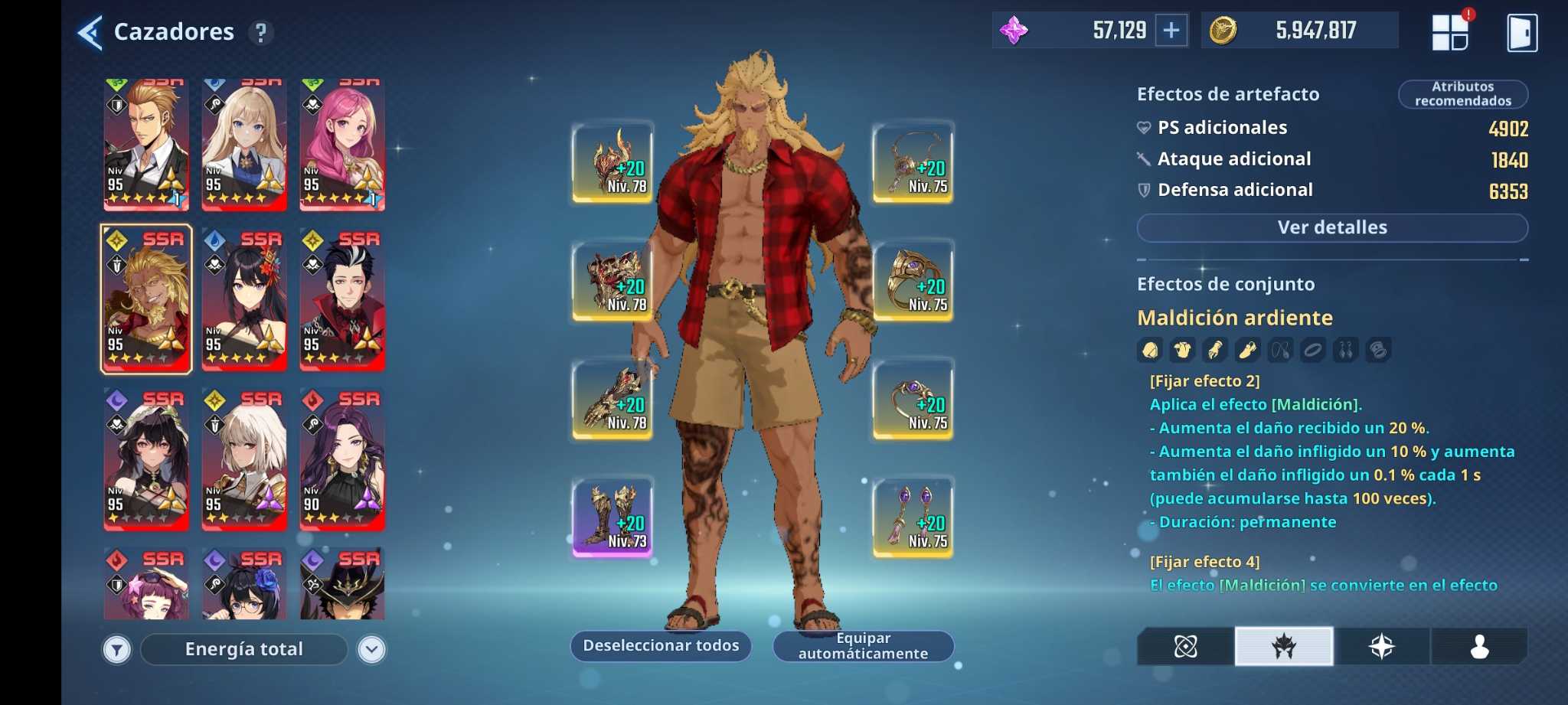Select the Niv. 75 necklace artifact slot

(913, 164)
